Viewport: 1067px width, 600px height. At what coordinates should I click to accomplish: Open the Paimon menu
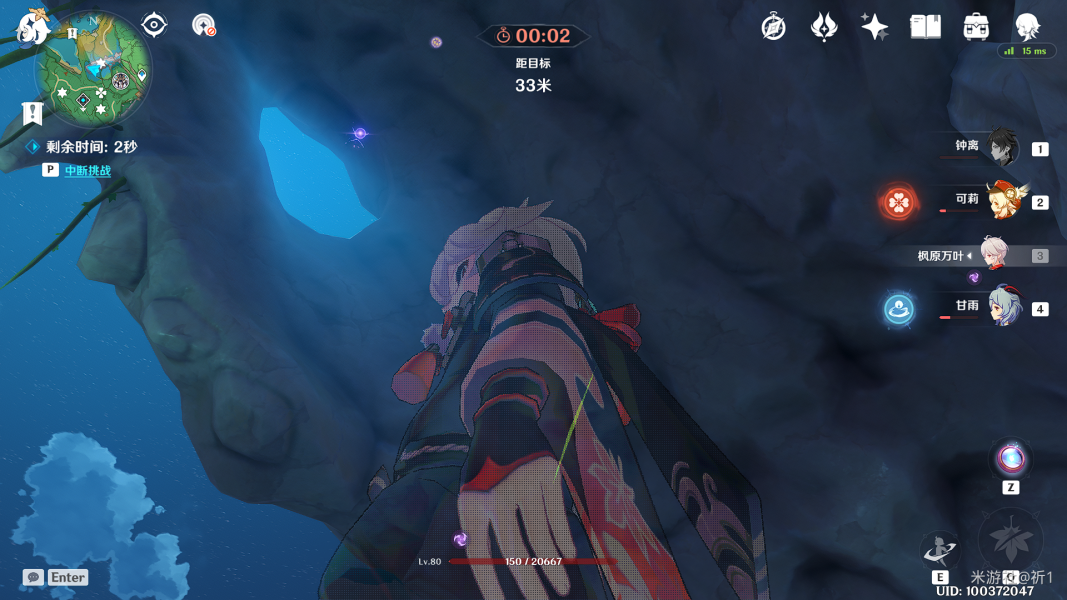(33, 25)
